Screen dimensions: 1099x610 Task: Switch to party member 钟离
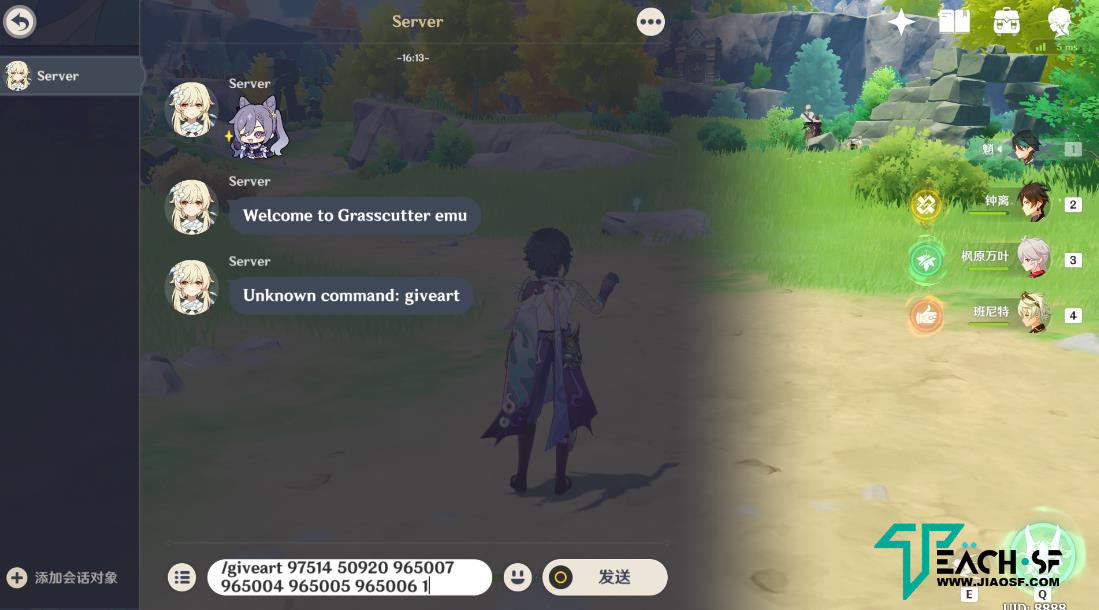click(x=1031, y=203)
